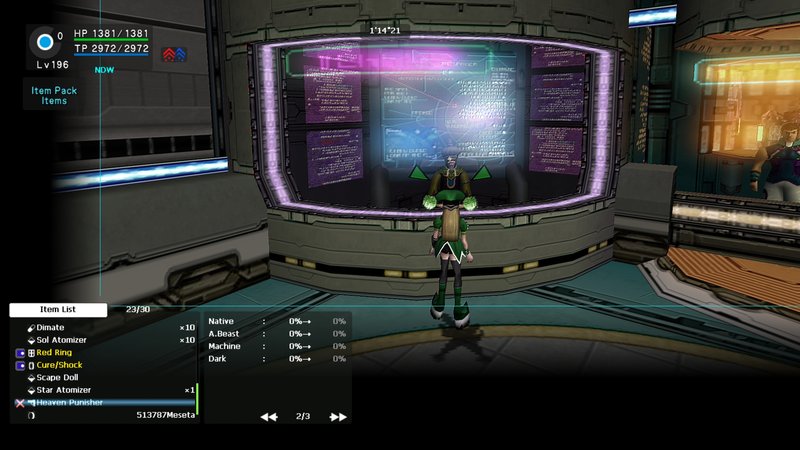Screen dimensions: 800x450
Task: Go to previous item stats page
Action: point(268,416)
